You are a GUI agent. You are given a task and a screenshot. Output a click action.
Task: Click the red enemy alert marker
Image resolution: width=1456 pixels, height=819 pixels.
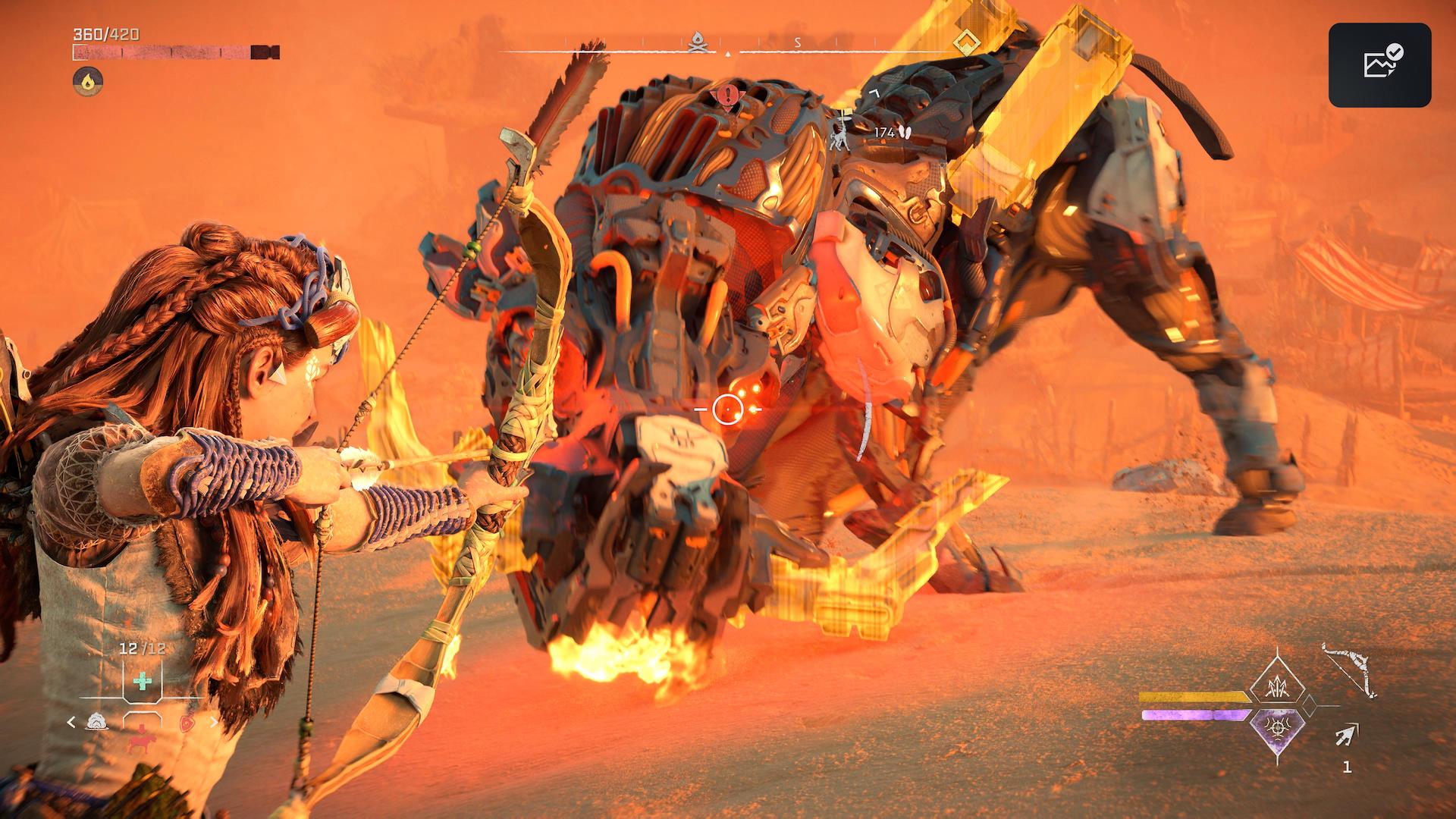(x=728, y=96)
